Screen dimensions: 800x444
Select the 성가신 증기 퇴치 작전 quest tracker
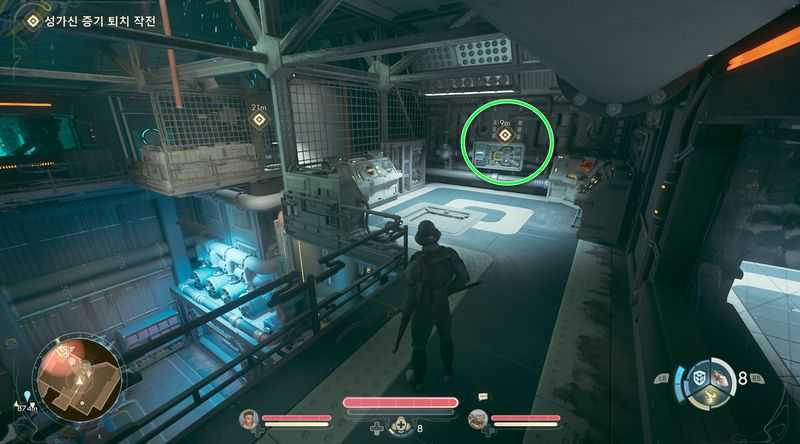[92, 21]
